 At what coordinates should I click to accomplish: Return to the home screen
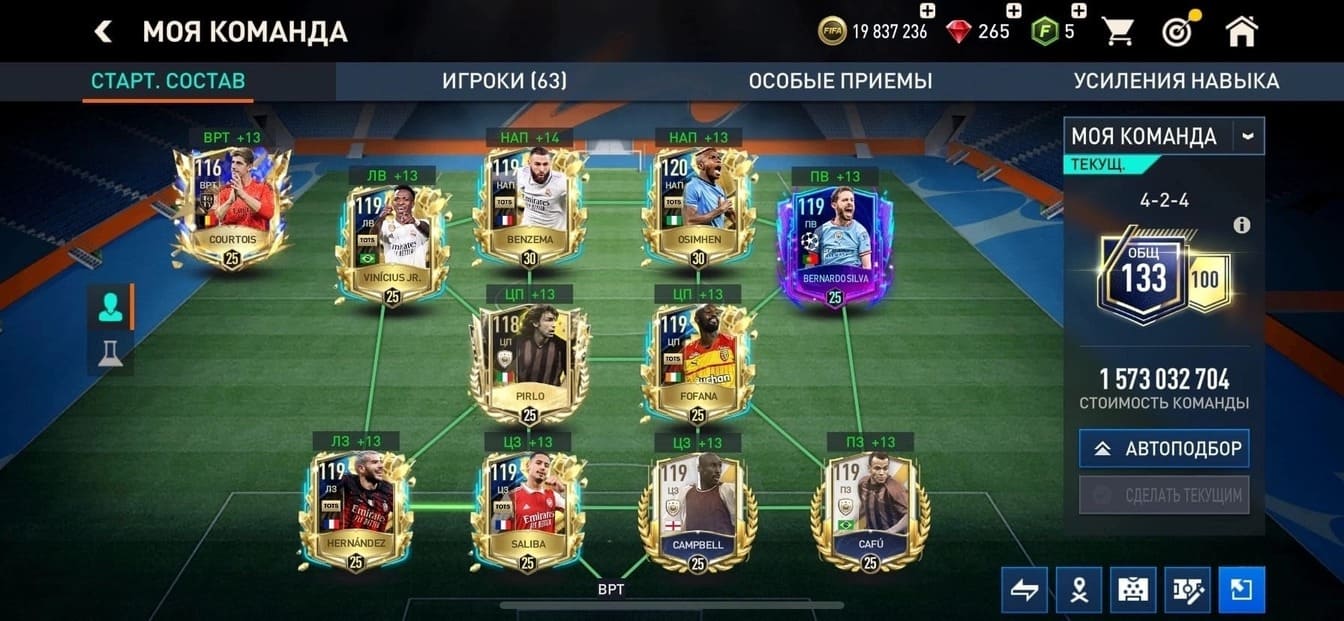(1241, 31)
